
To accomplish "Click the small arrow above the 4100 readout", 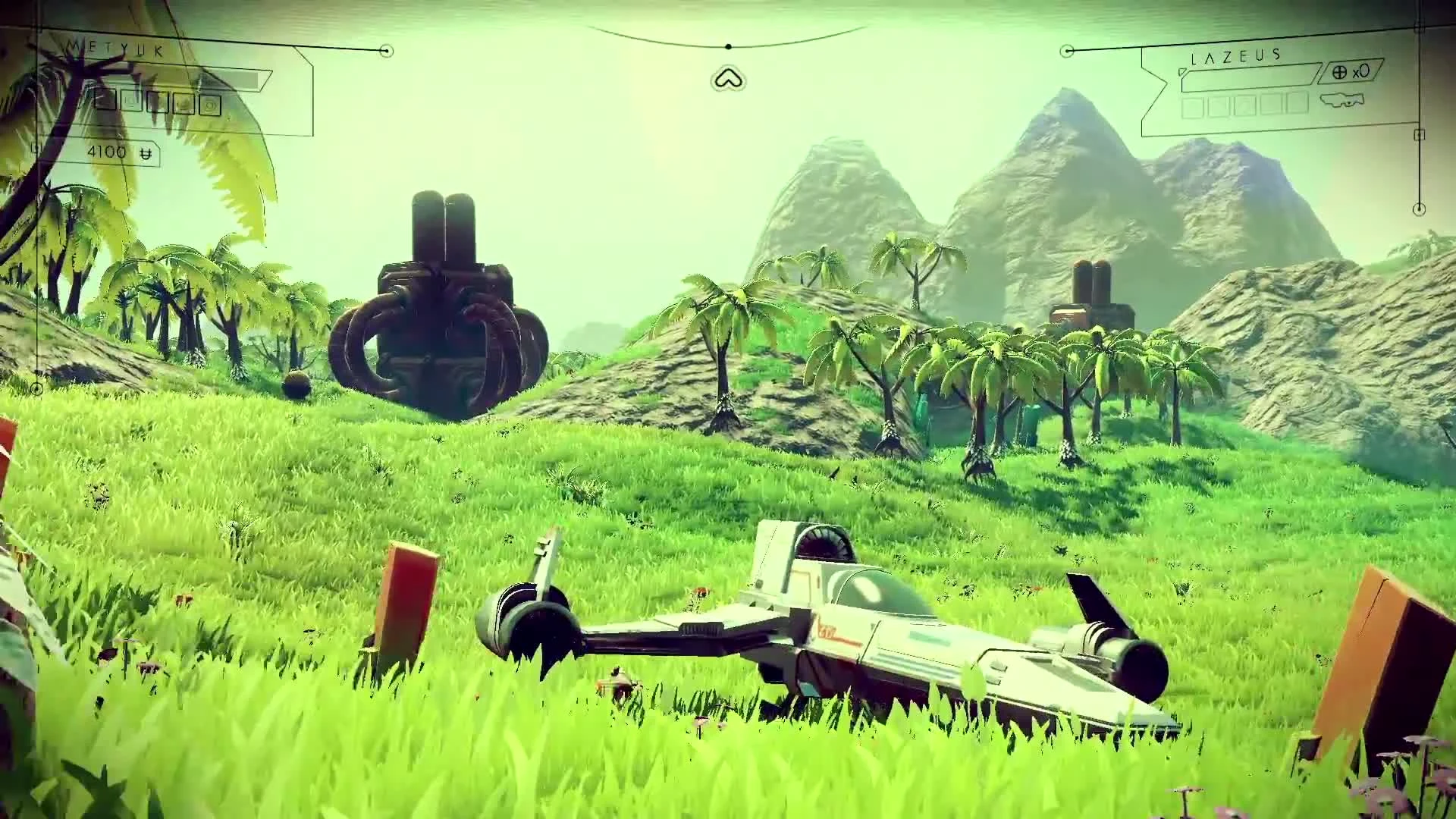I will point(120,136).
